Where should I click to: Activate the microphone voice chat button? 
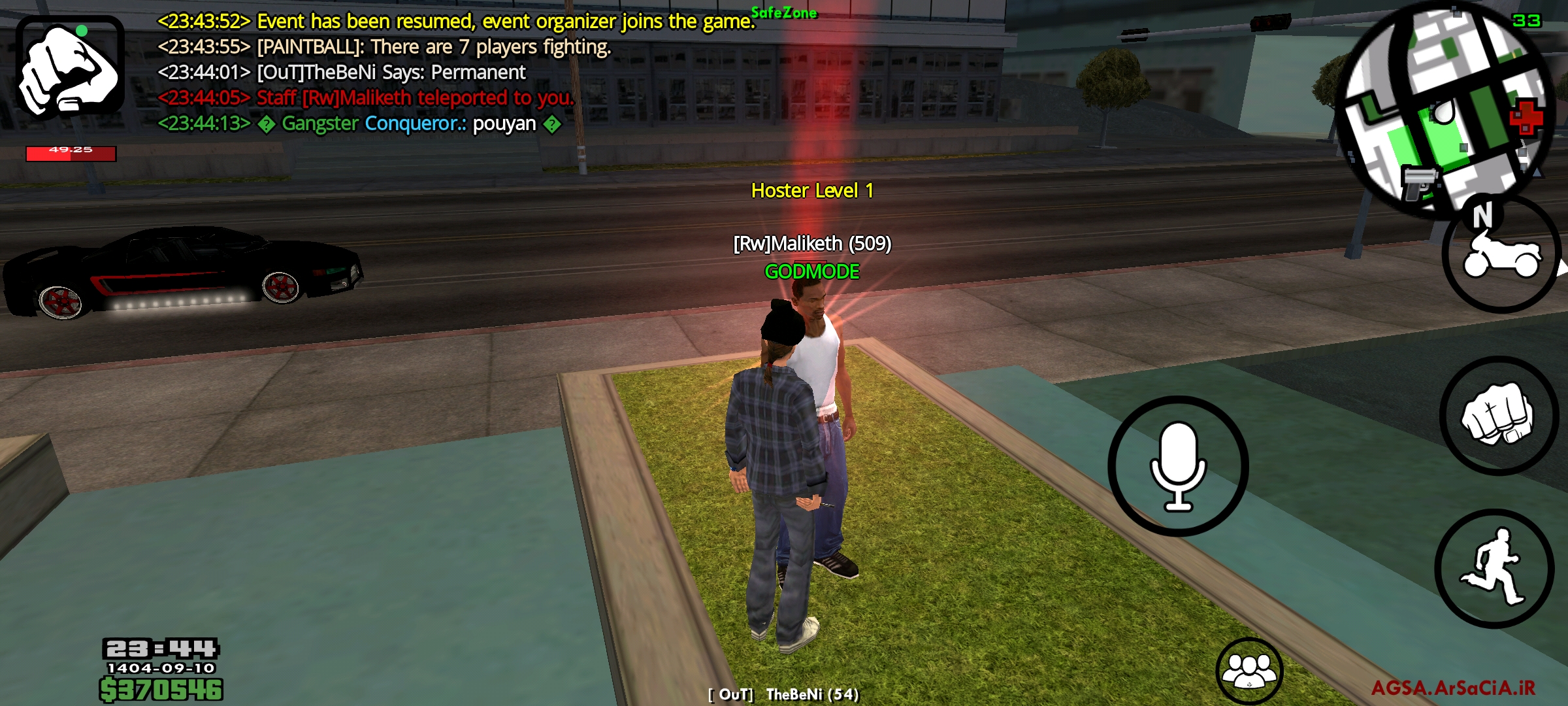coord(1178,466)
